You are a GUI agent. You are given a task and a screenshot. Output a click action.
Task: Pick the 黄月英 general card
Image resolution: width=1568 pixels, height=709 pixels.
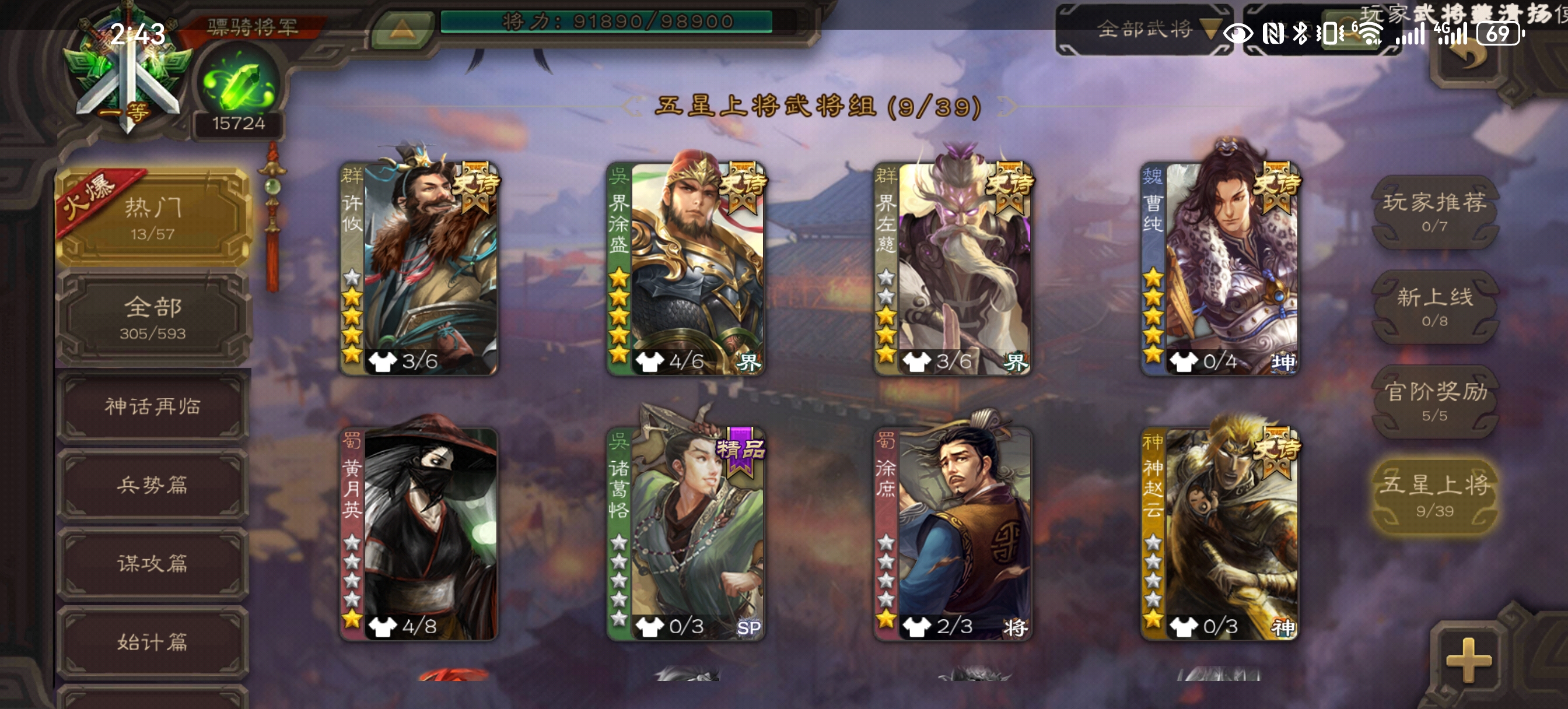tap(419, 533)
